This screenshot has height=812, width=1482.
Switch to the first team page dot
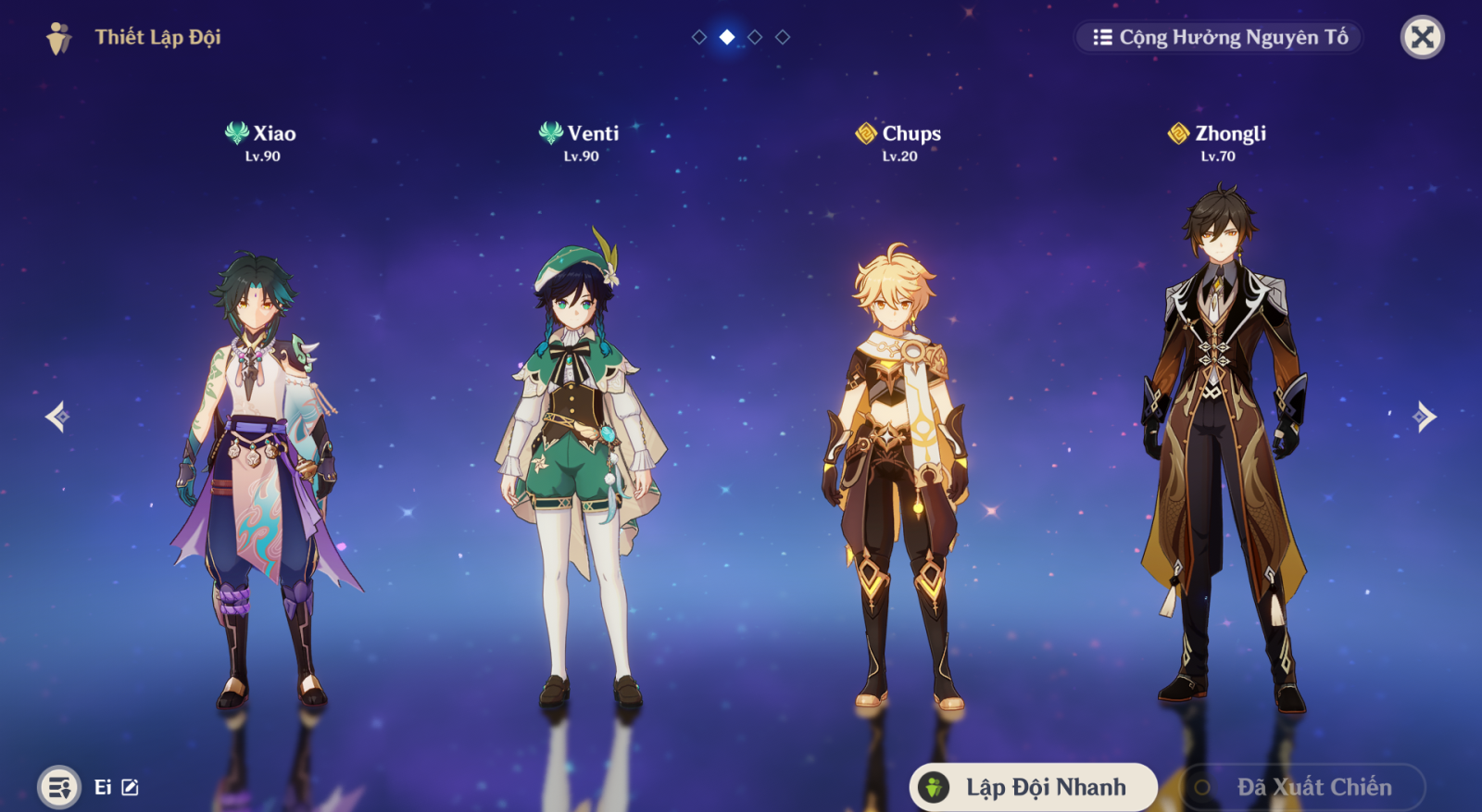click(x=697, y=38)
